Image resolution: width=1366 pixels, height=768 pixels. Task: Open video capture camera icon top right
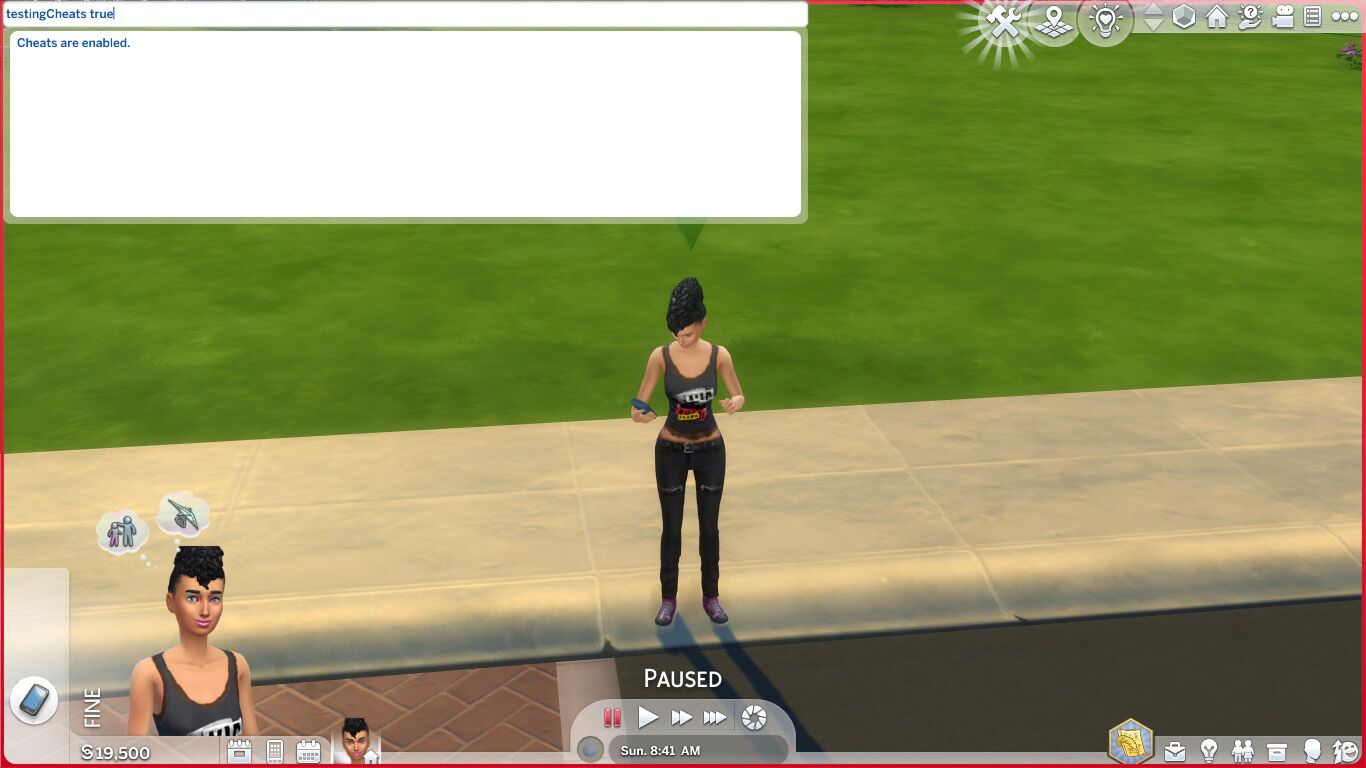[x=1283, y=17]
